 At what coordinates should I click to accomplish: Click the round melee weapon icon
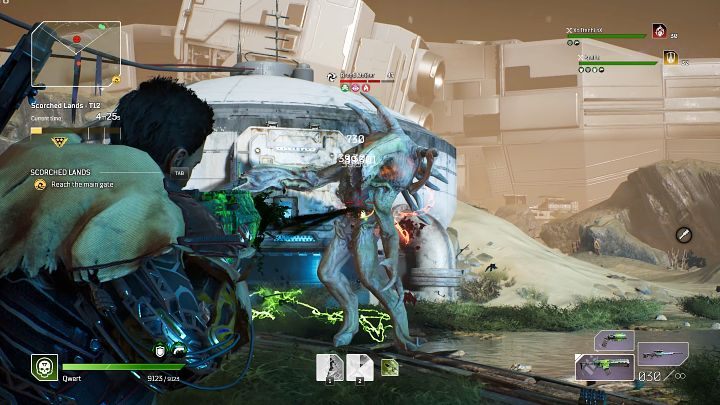point(684,234)
